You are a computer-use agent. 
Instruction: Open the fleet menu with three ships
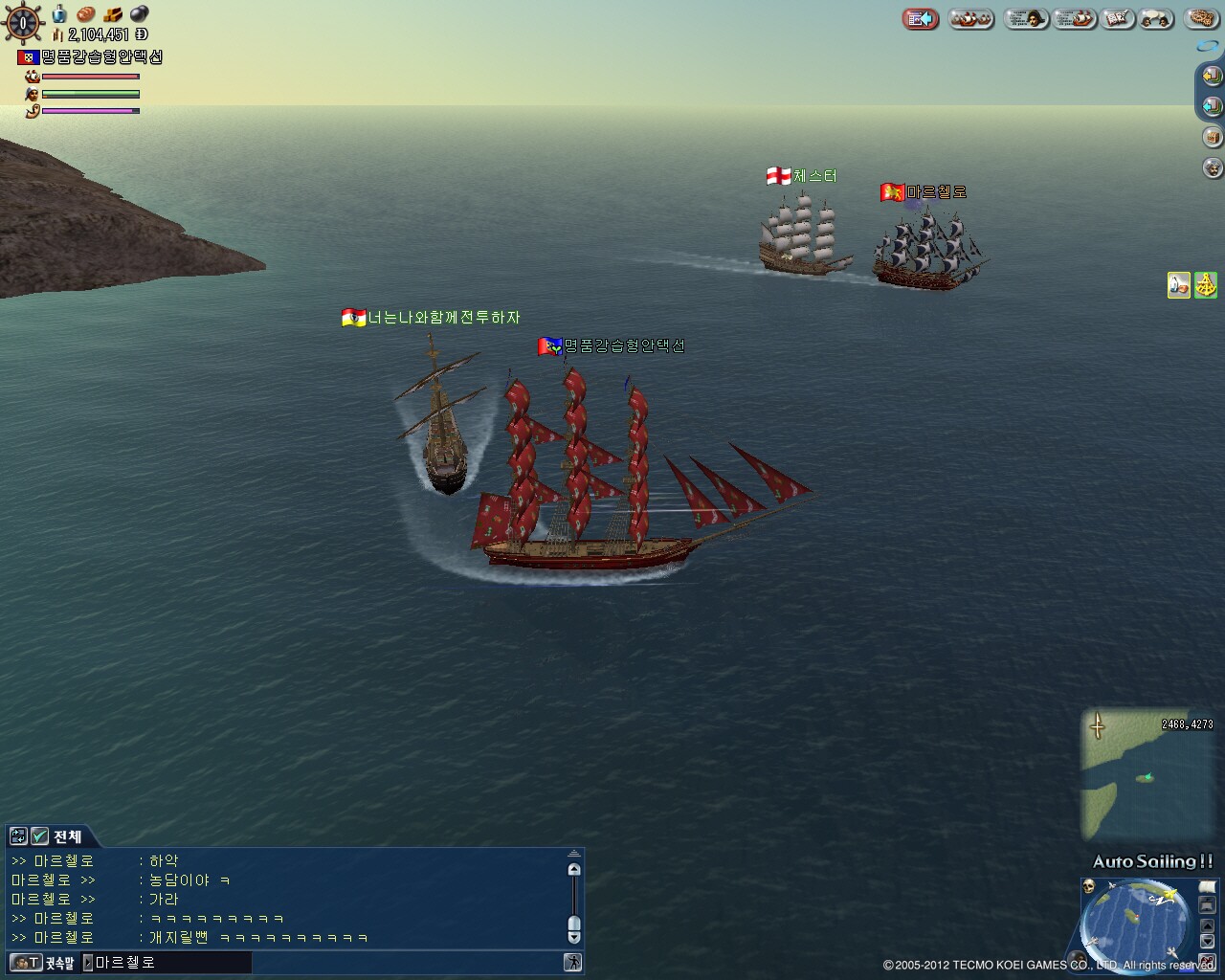point(971,19)
